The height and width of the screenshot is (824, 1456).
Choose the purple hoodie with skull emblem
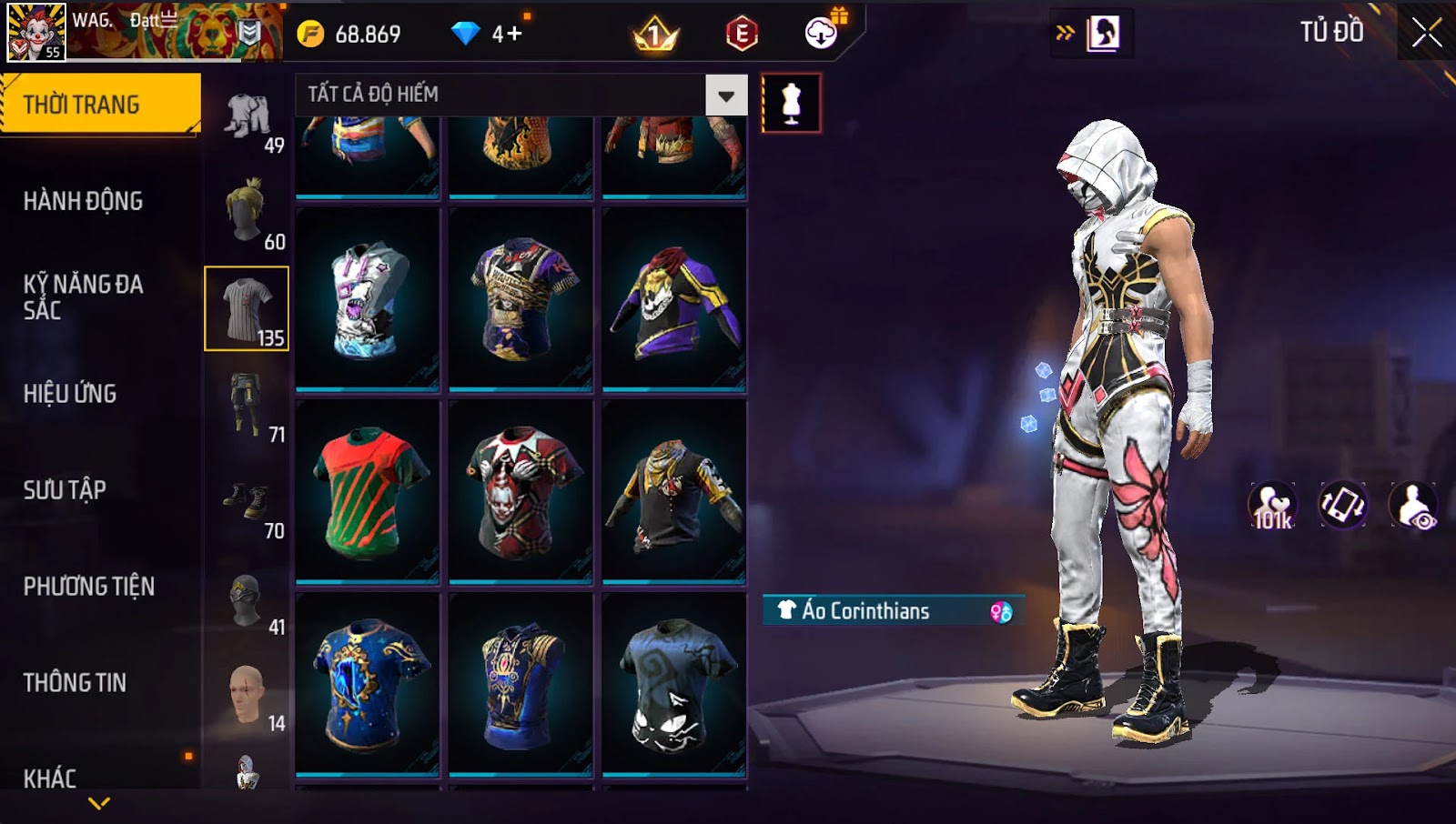(674, 300)
